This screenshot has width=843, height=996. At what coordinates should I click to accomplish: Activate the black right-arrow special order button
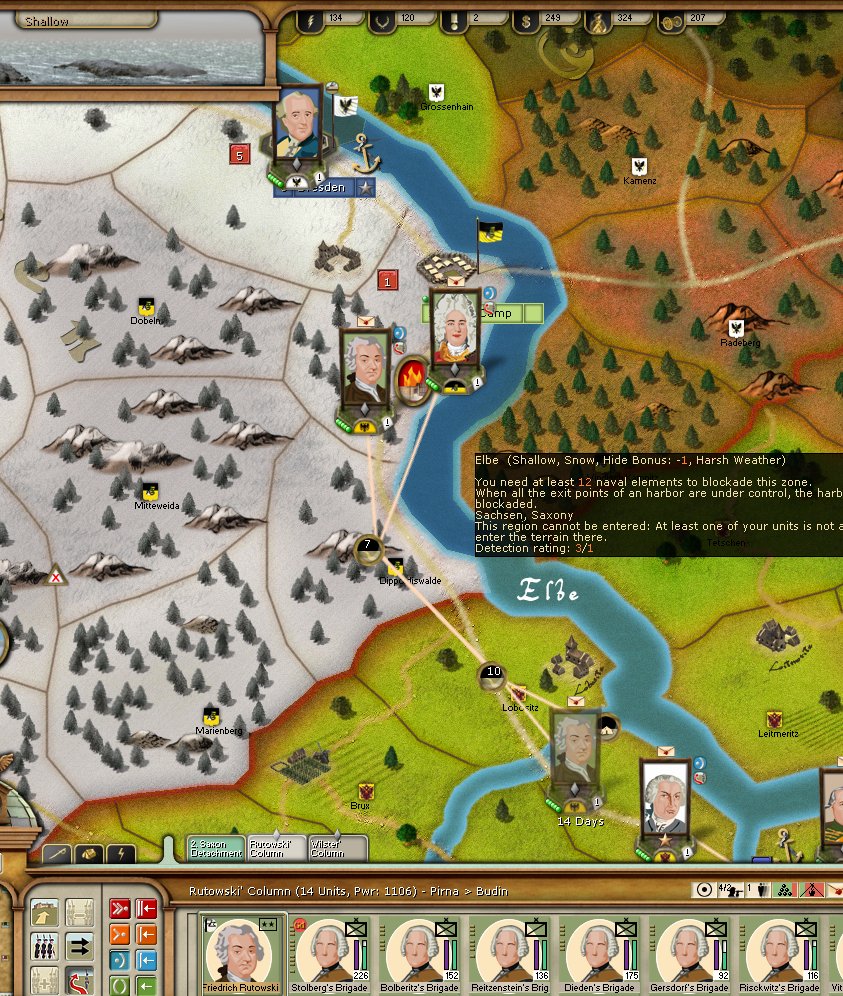click(x=81, y=945)
